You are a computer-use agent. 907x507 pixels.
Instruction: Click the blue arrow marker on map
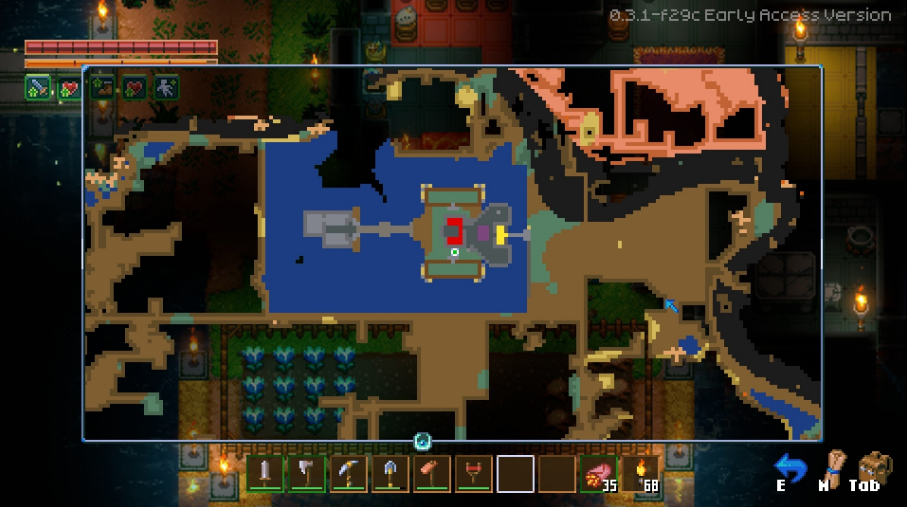click(x=672, y=305)
